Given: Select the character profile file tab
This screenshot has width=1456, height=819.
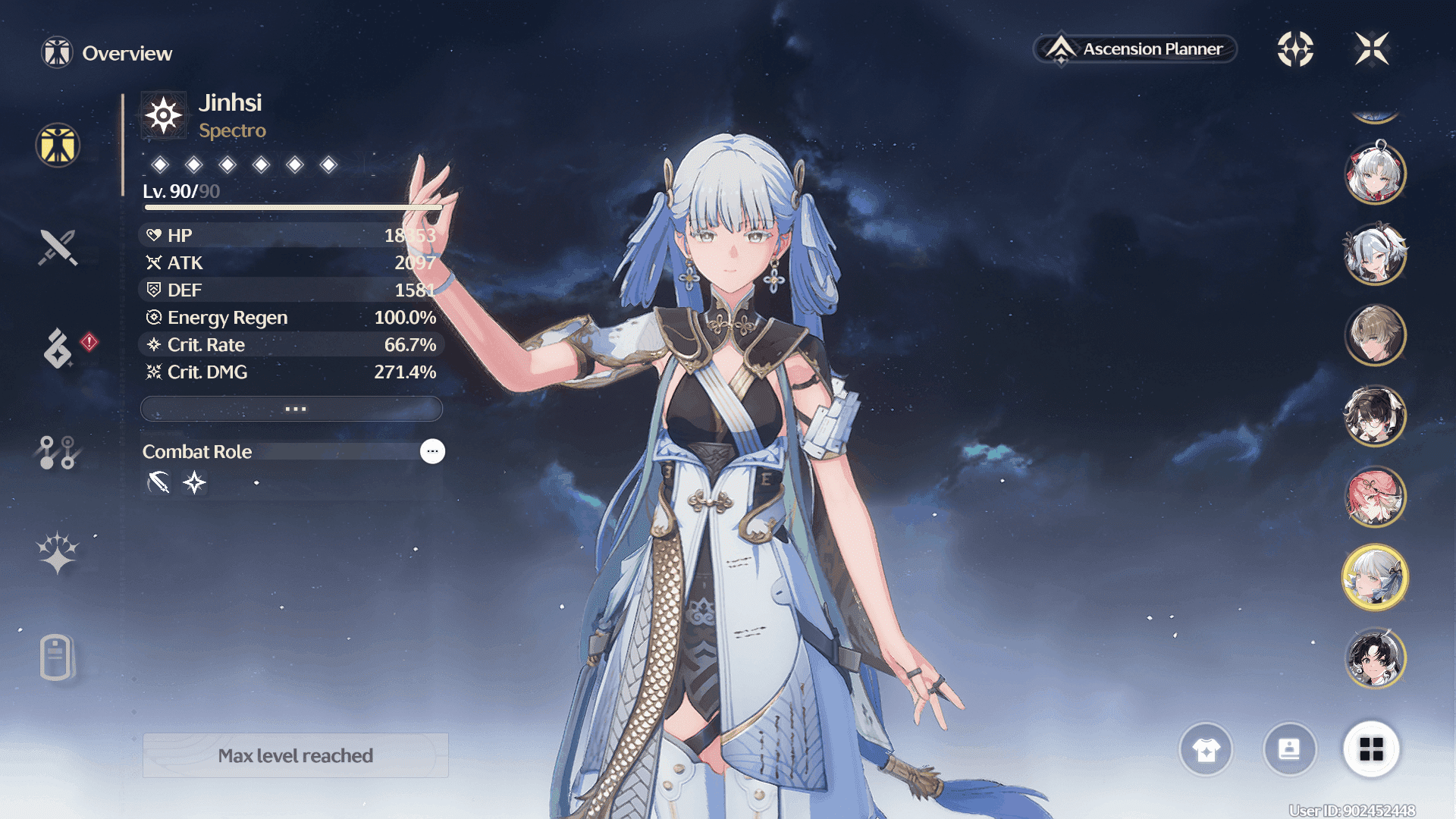Looking at the screenshot, I should tap(56, 656).
